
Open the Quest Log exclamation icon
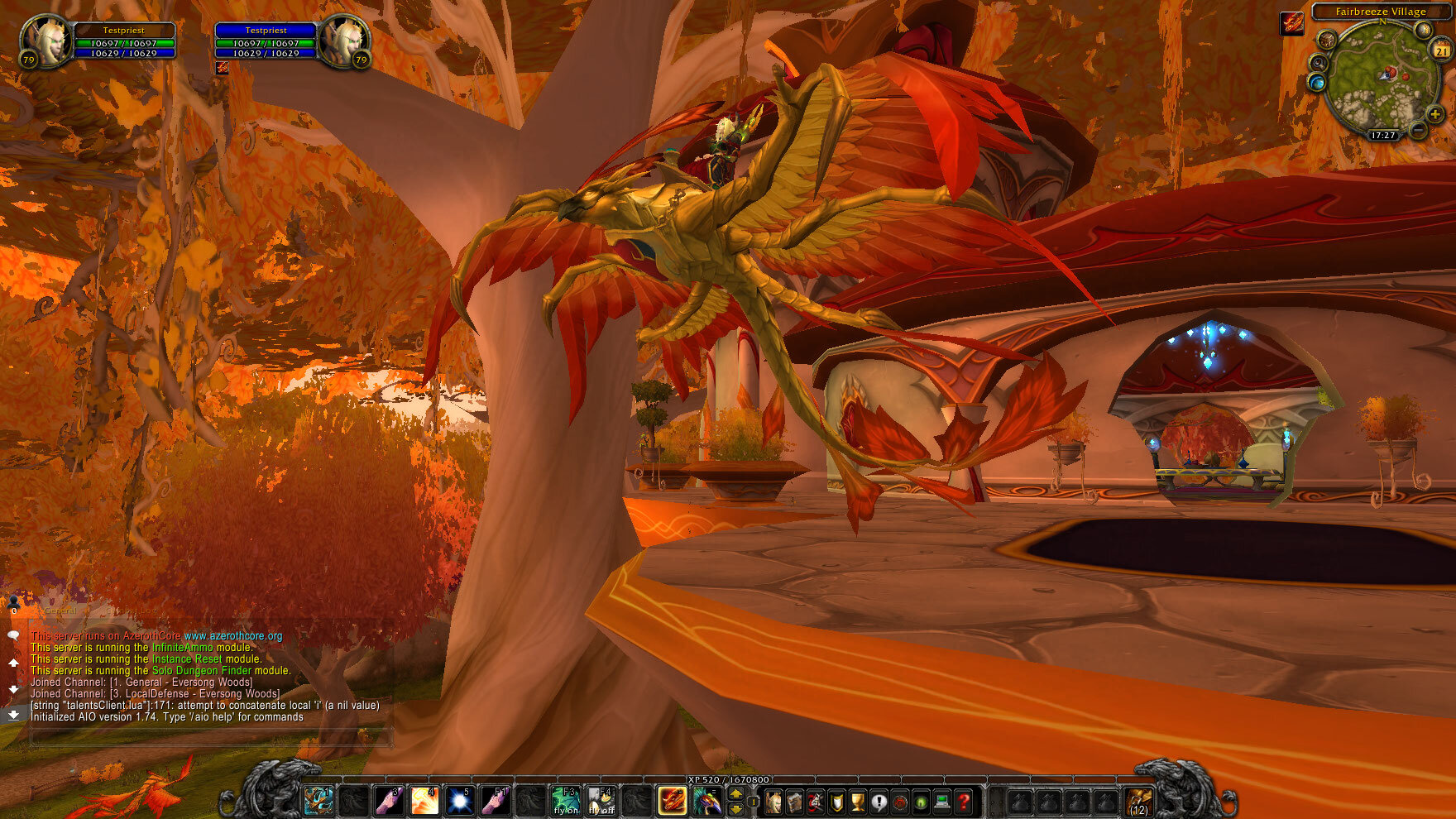(879, 801)
